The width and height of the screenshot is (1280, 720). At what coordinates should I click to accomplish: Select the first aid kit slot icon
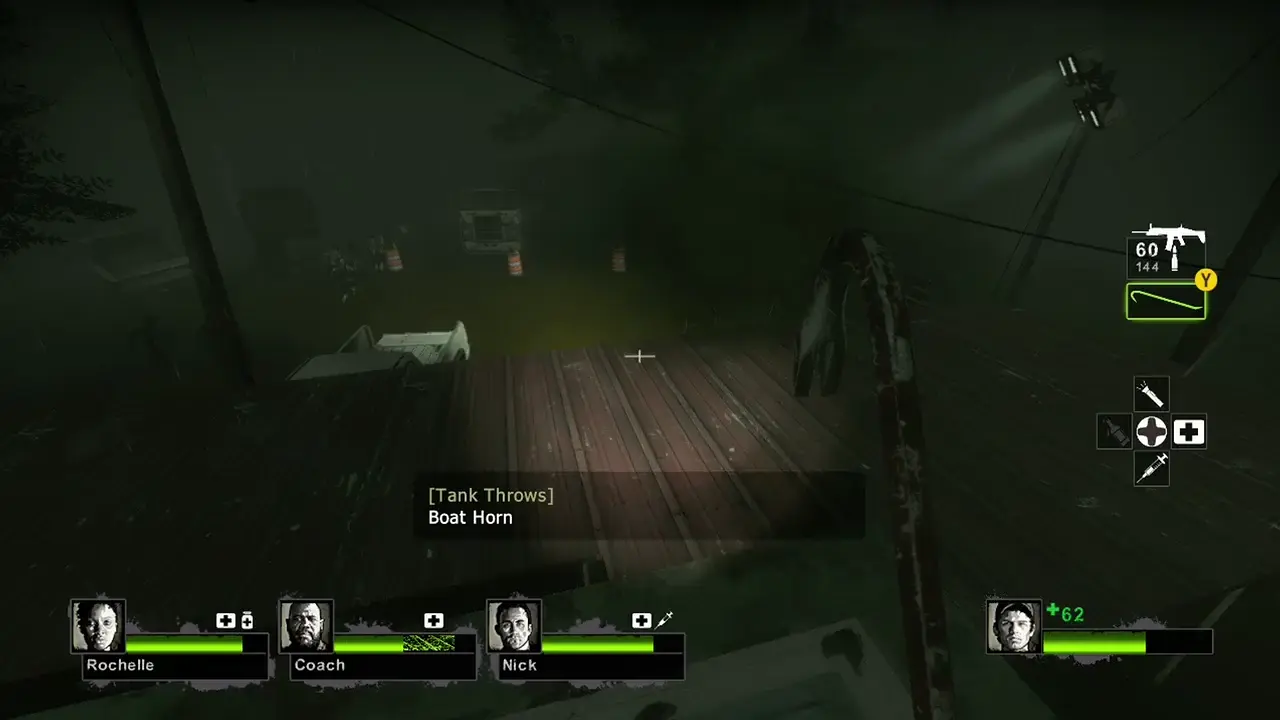1188,432
